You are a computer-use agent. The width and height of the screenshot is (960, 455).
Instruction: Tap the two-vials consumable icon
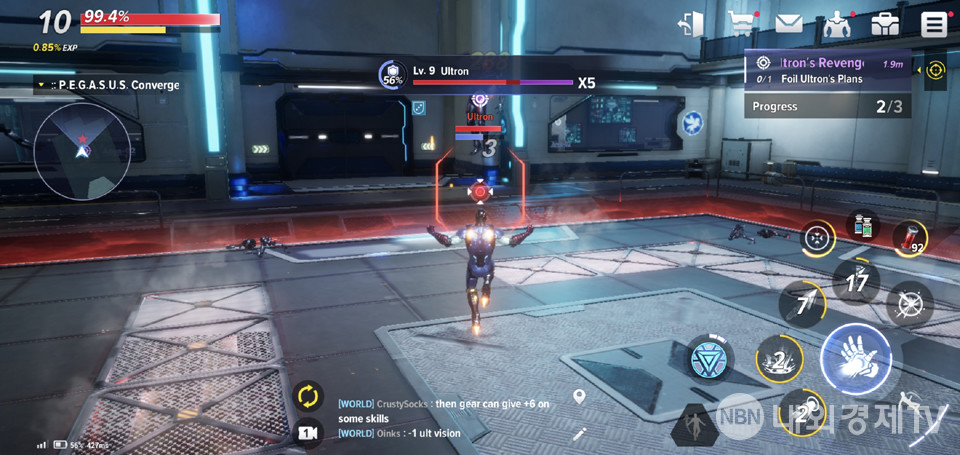pos(863,224)
